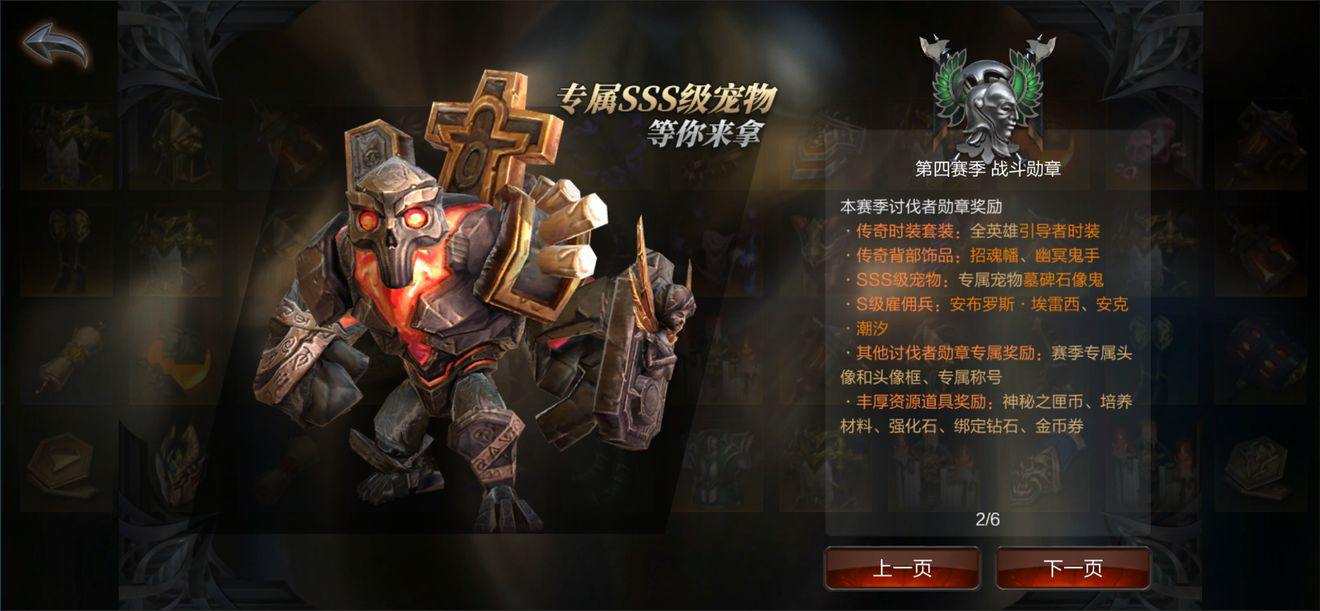Viewport: 1320px width, 611px height.
Task: Go to previous page with 上一页
Action: (902, 569)
